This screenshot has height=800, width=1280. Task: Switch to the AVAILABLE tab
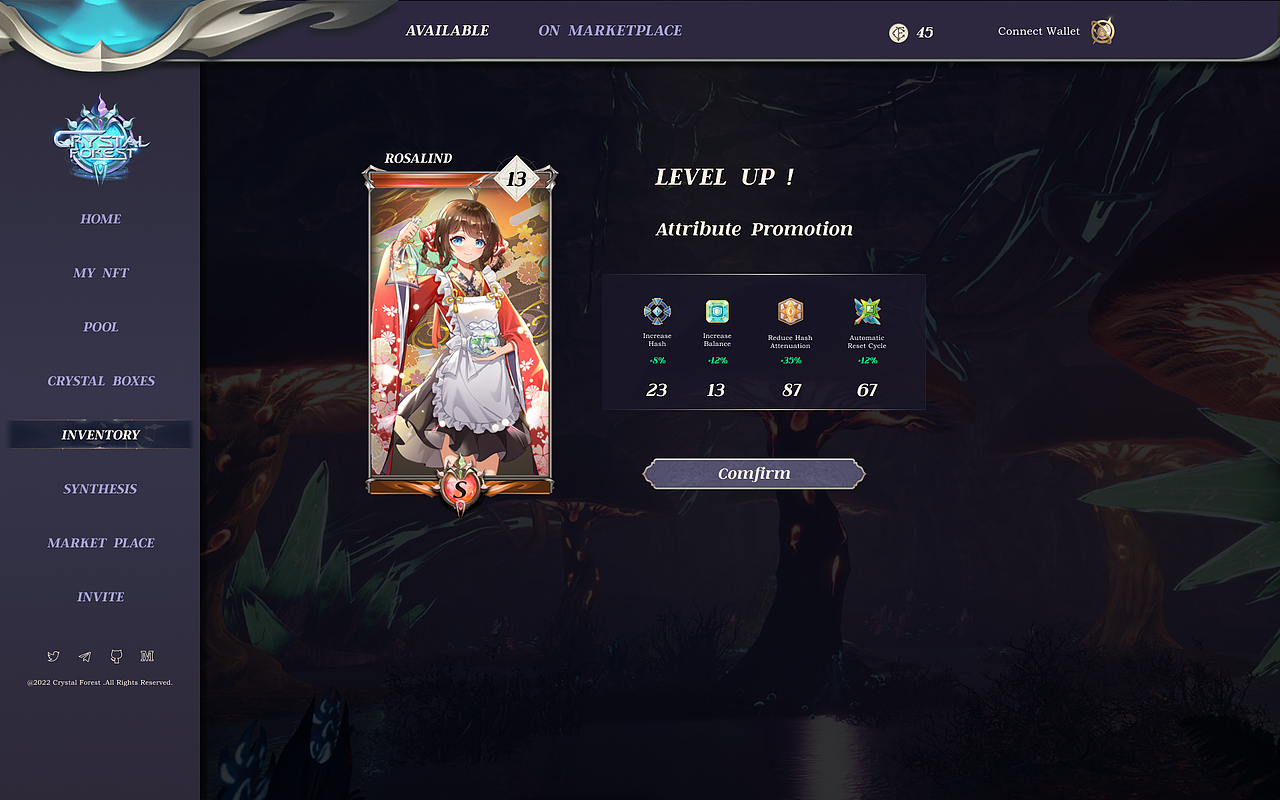click(x=448, y=30)
